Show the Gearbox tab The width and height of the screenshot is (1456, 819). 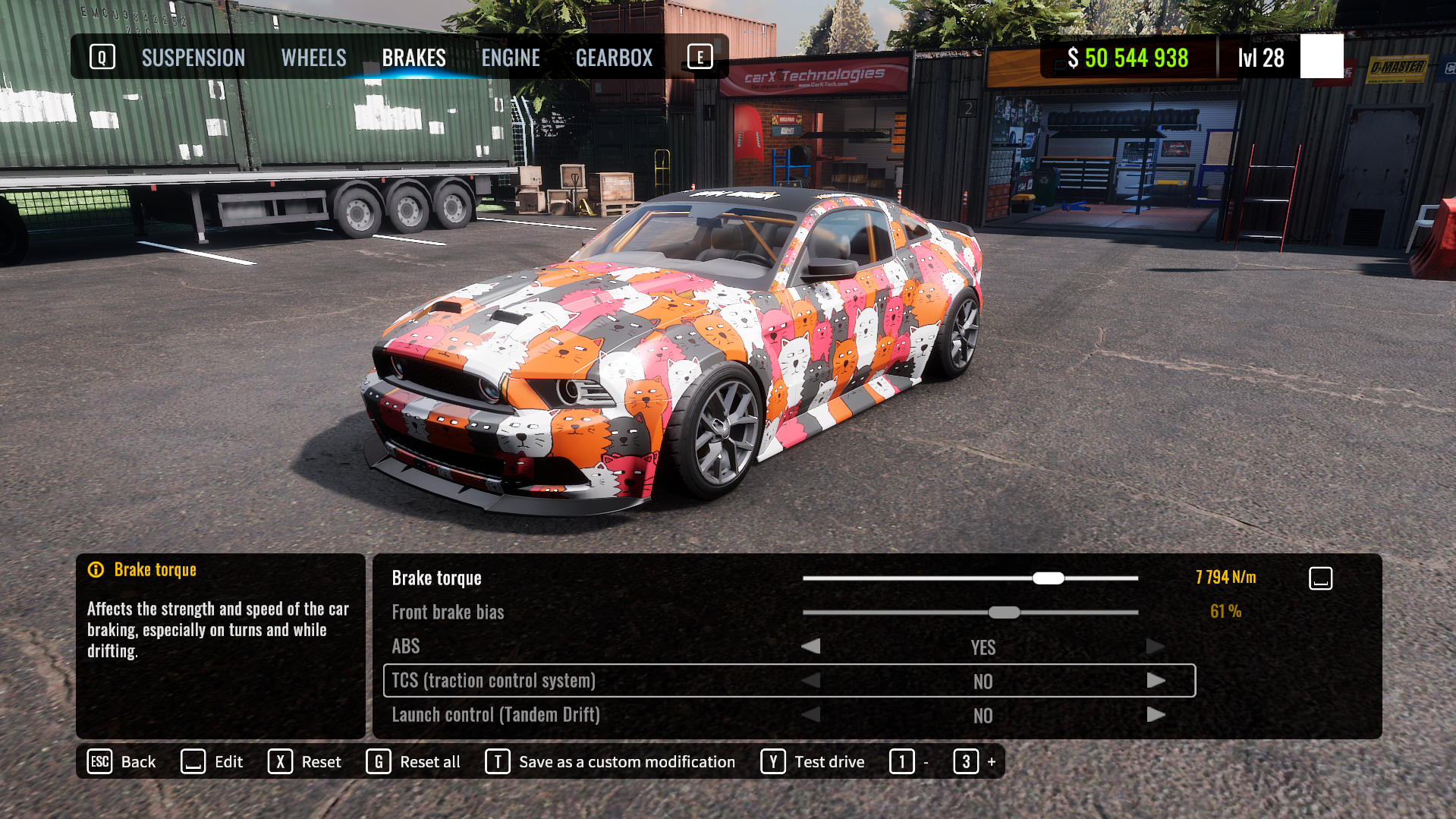614,58
